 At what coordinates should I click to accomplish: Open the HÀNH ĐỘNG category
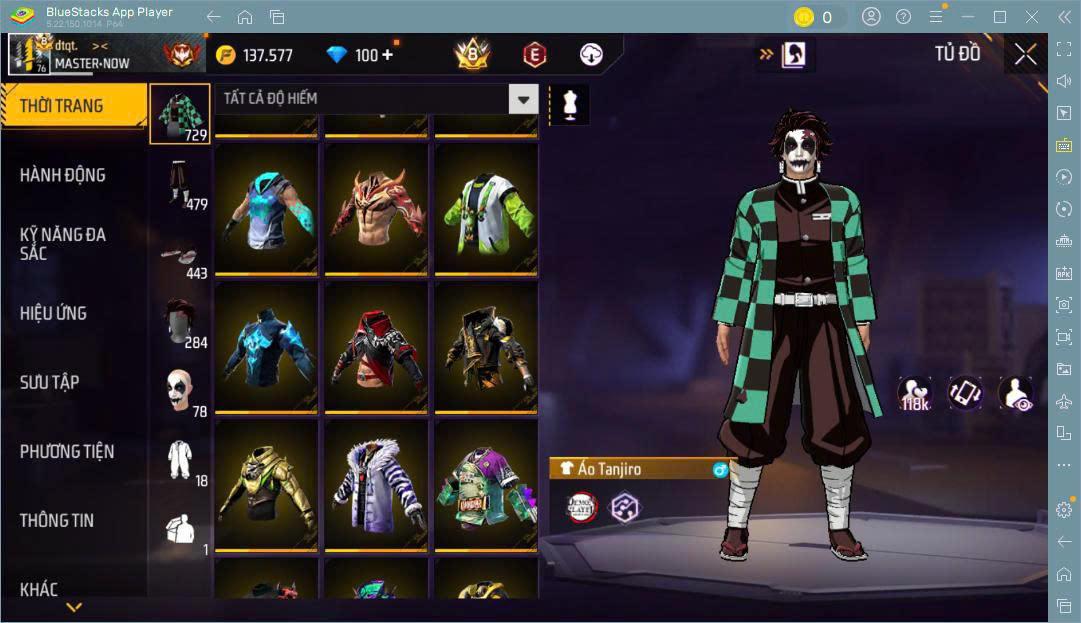[x=72, y=175]
